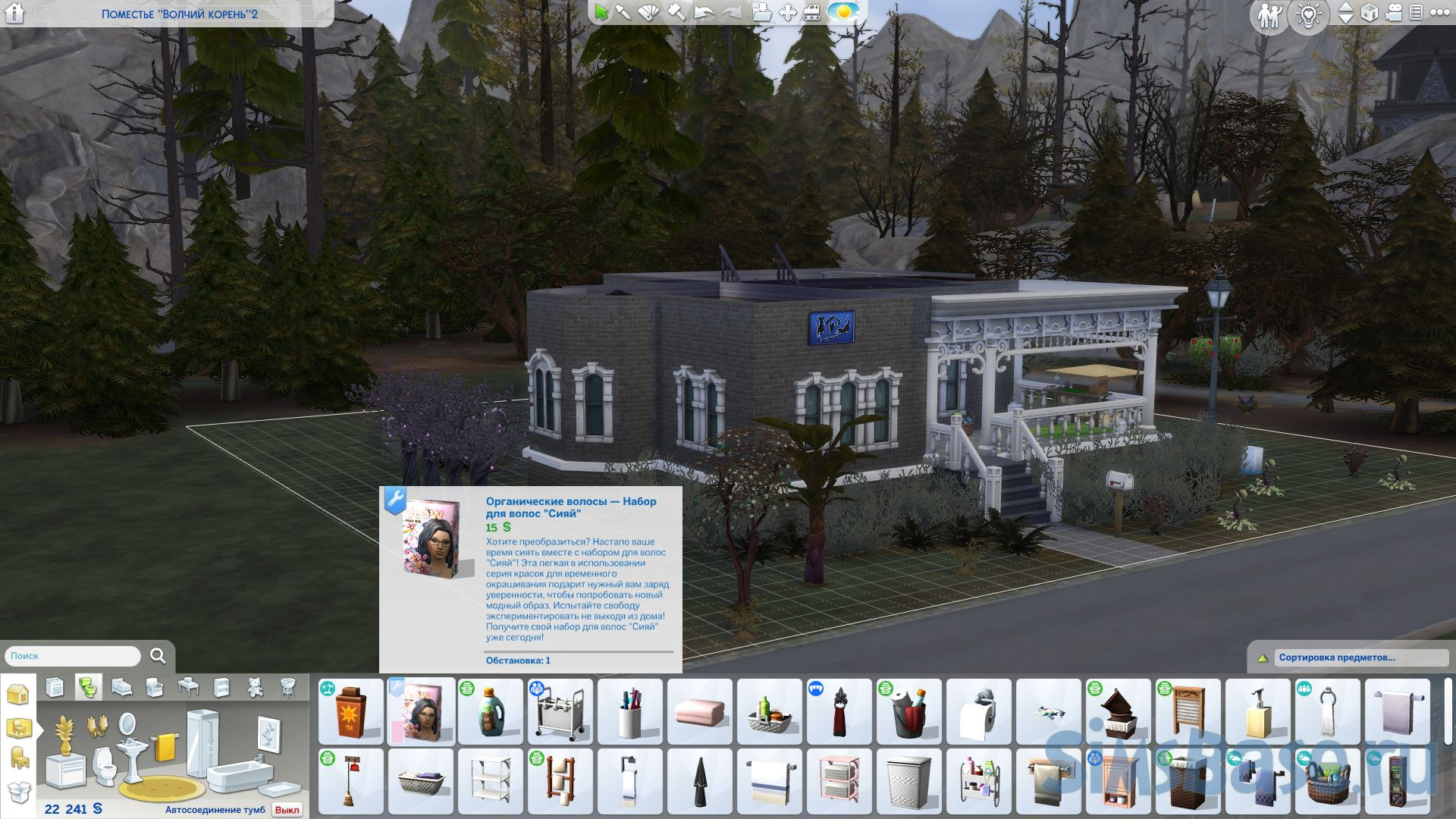The height and width of the screenshot is (819, 1456).
Task: Click the search field labeled Поиск
Action: click(73, 656)
